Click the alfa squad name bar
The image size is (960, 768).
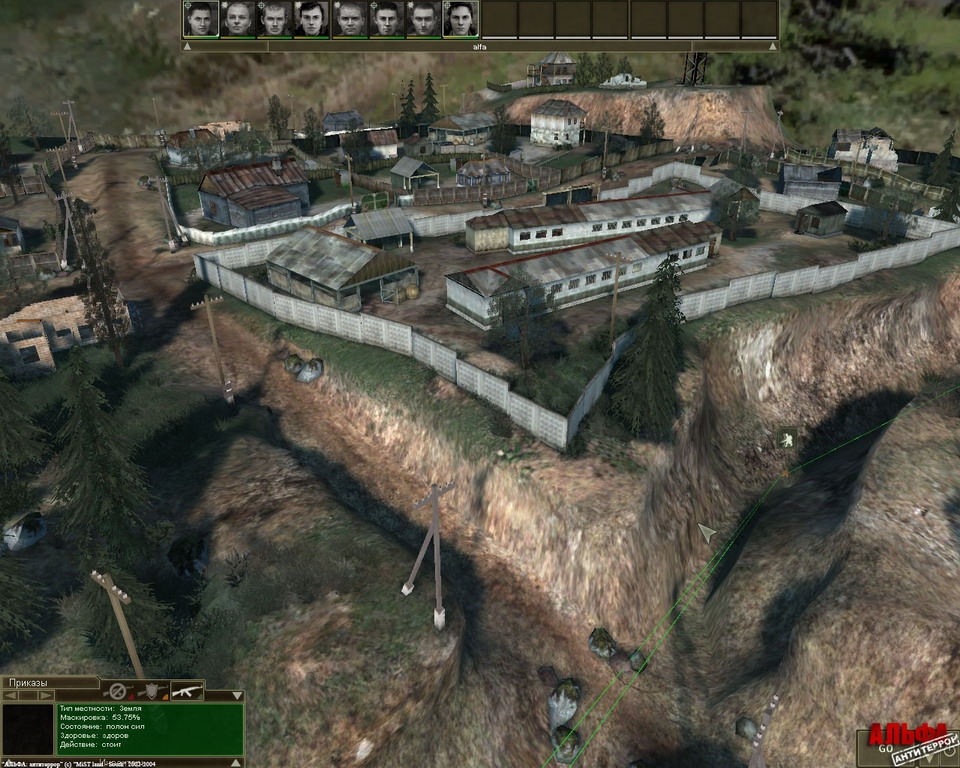coord(478,46)
